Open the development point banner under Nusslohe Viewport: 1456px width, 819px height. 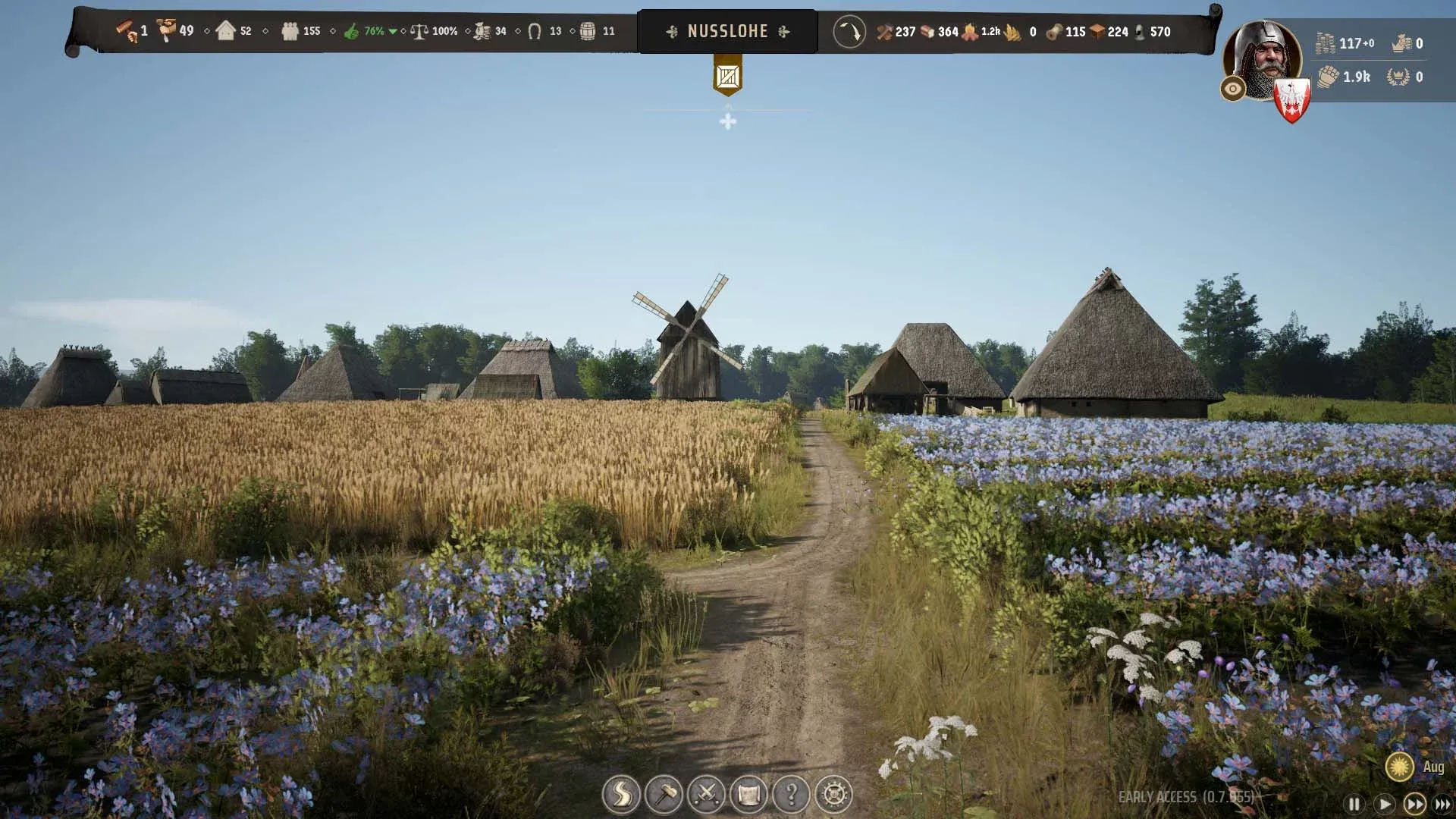[727, 76]
